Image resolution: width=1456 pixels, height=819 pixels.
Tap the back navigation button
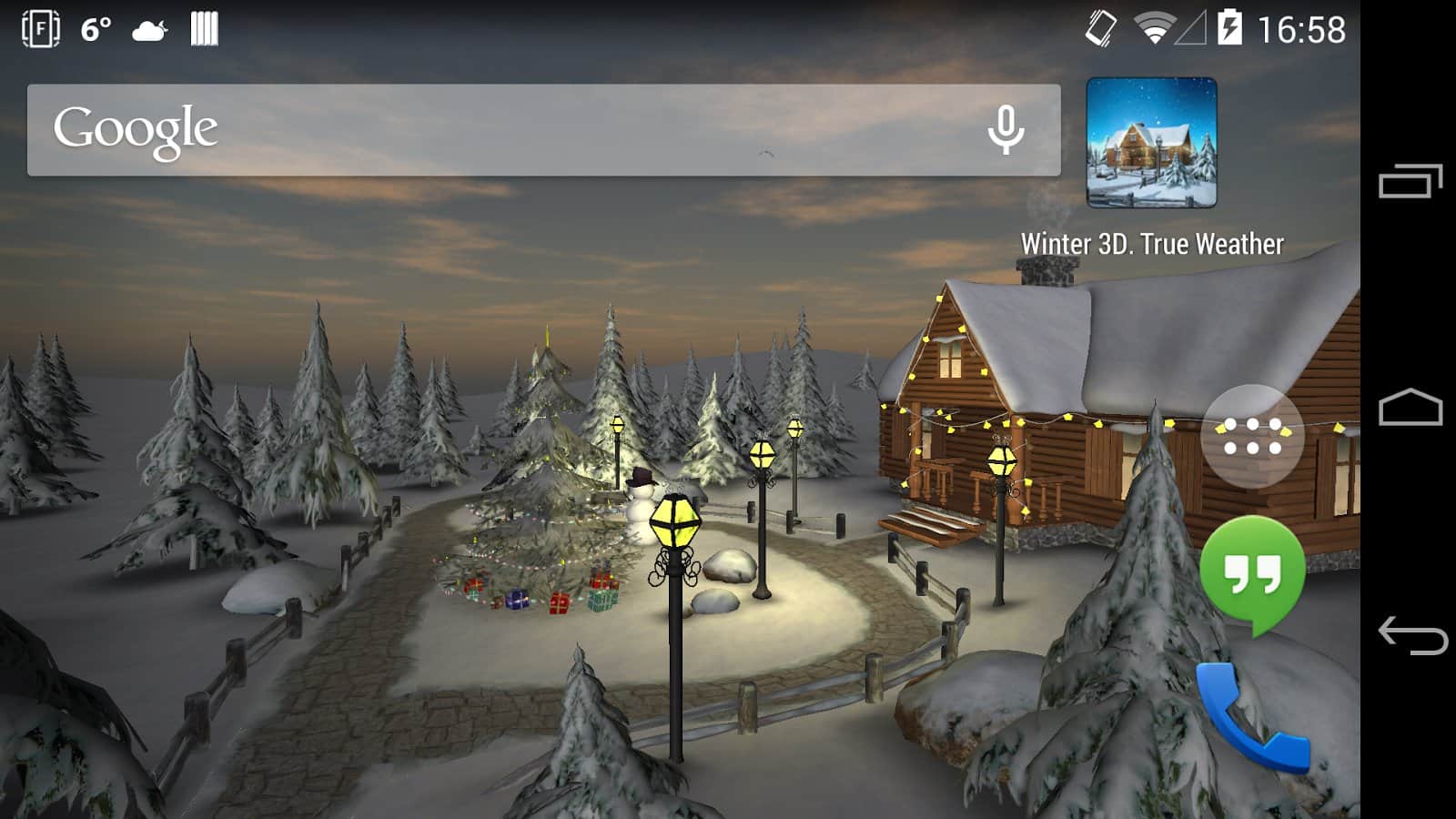[x=1410, y=634]
